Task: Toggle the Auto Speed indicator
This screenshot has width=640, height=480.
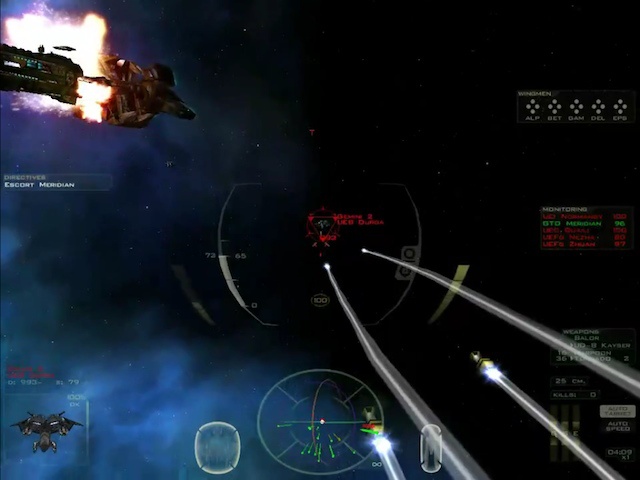Action: (x=617, y=427)
